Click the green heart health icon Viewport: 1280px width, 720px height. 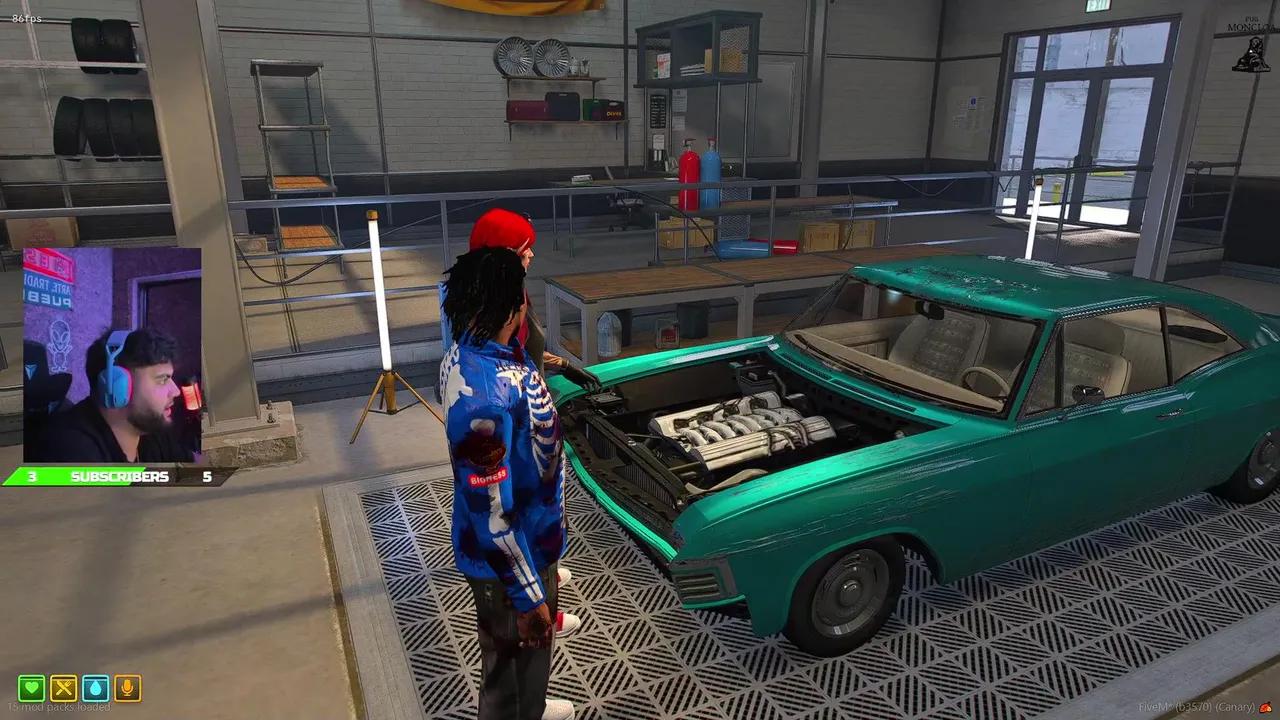32,688
